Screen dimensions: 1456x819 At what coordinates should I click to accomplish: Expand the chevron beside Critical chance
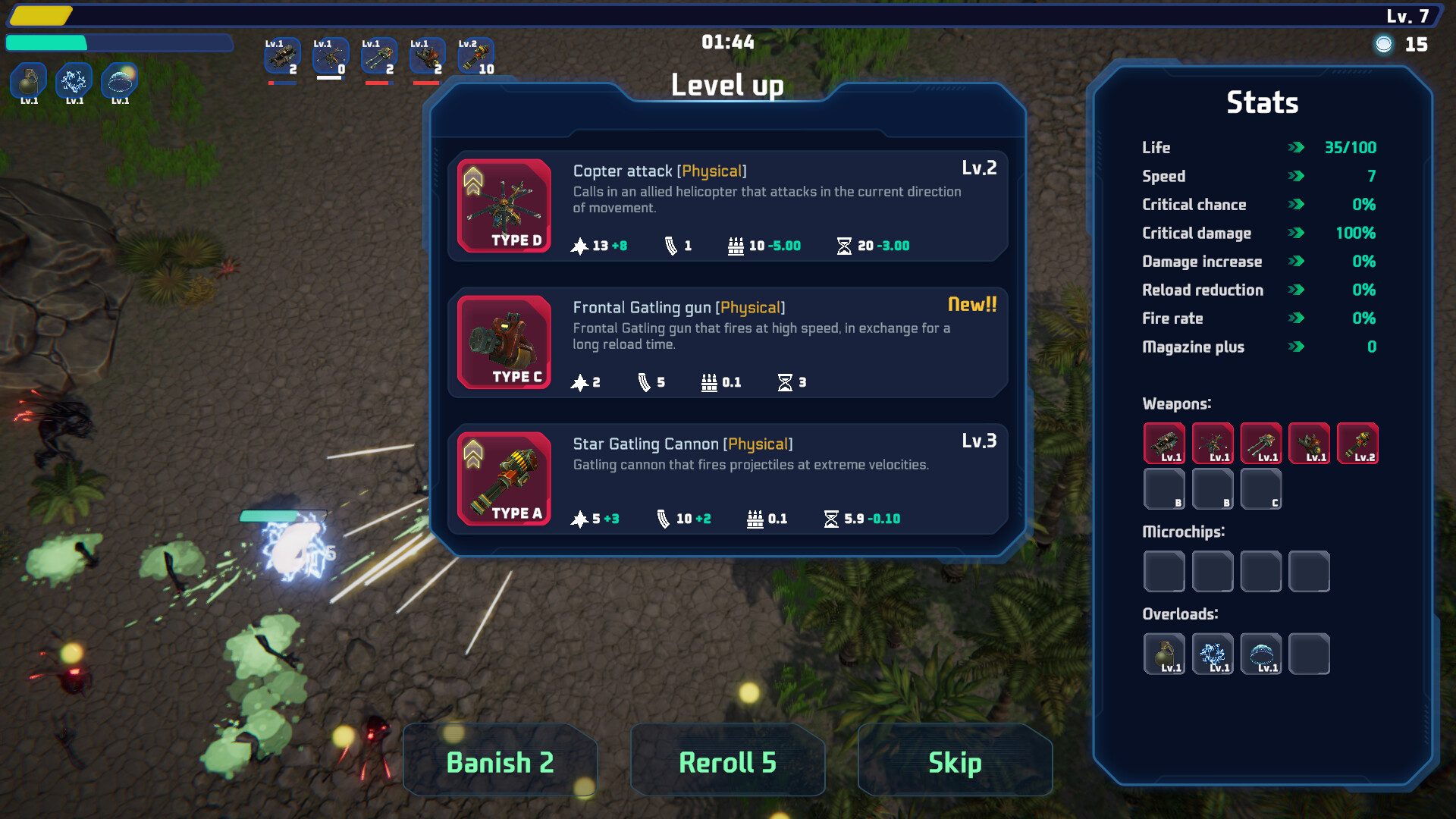tap(1296, 205)
